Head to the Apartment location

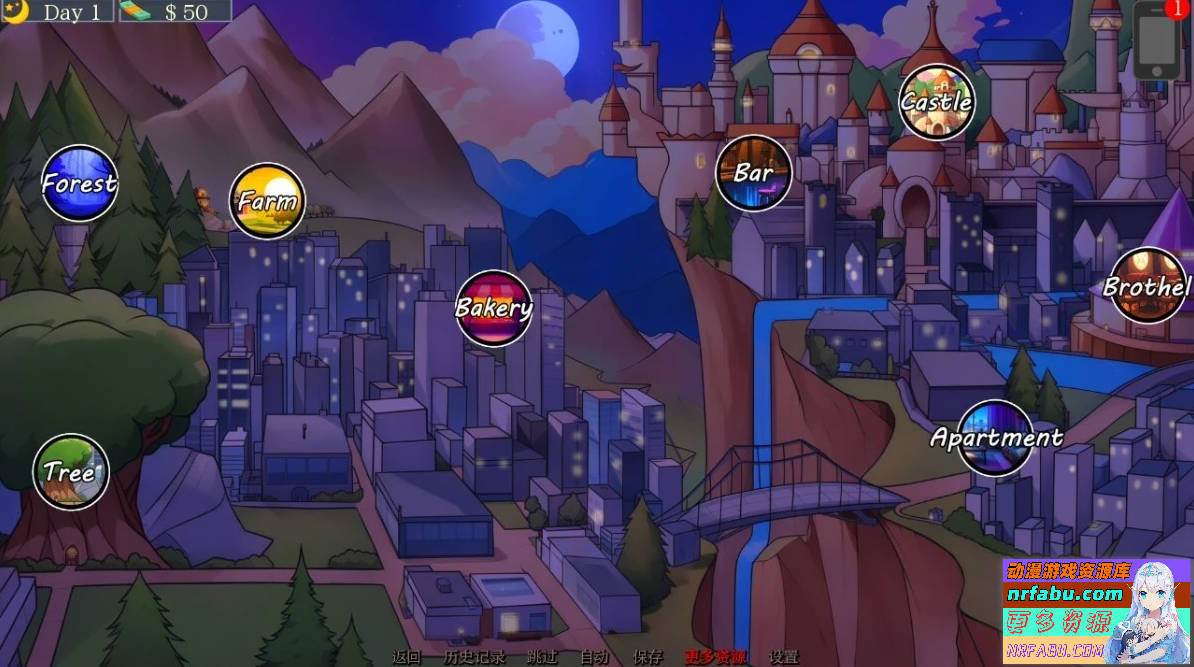[x=996, y=437]
